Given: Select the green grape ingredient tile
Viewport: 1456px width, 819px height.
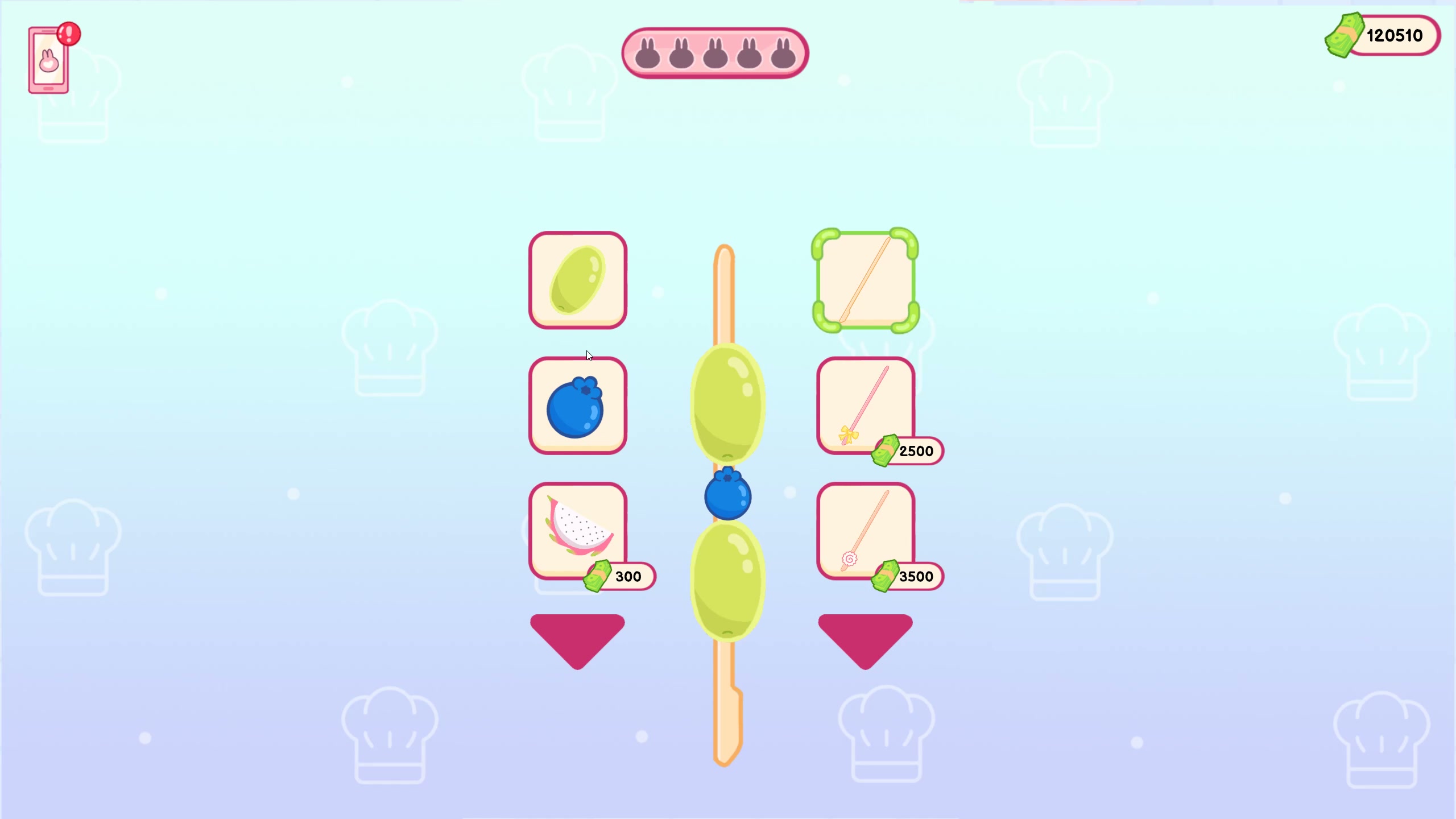Looking at the screenshot, I should pyautogui.click(x=577, y=280).
